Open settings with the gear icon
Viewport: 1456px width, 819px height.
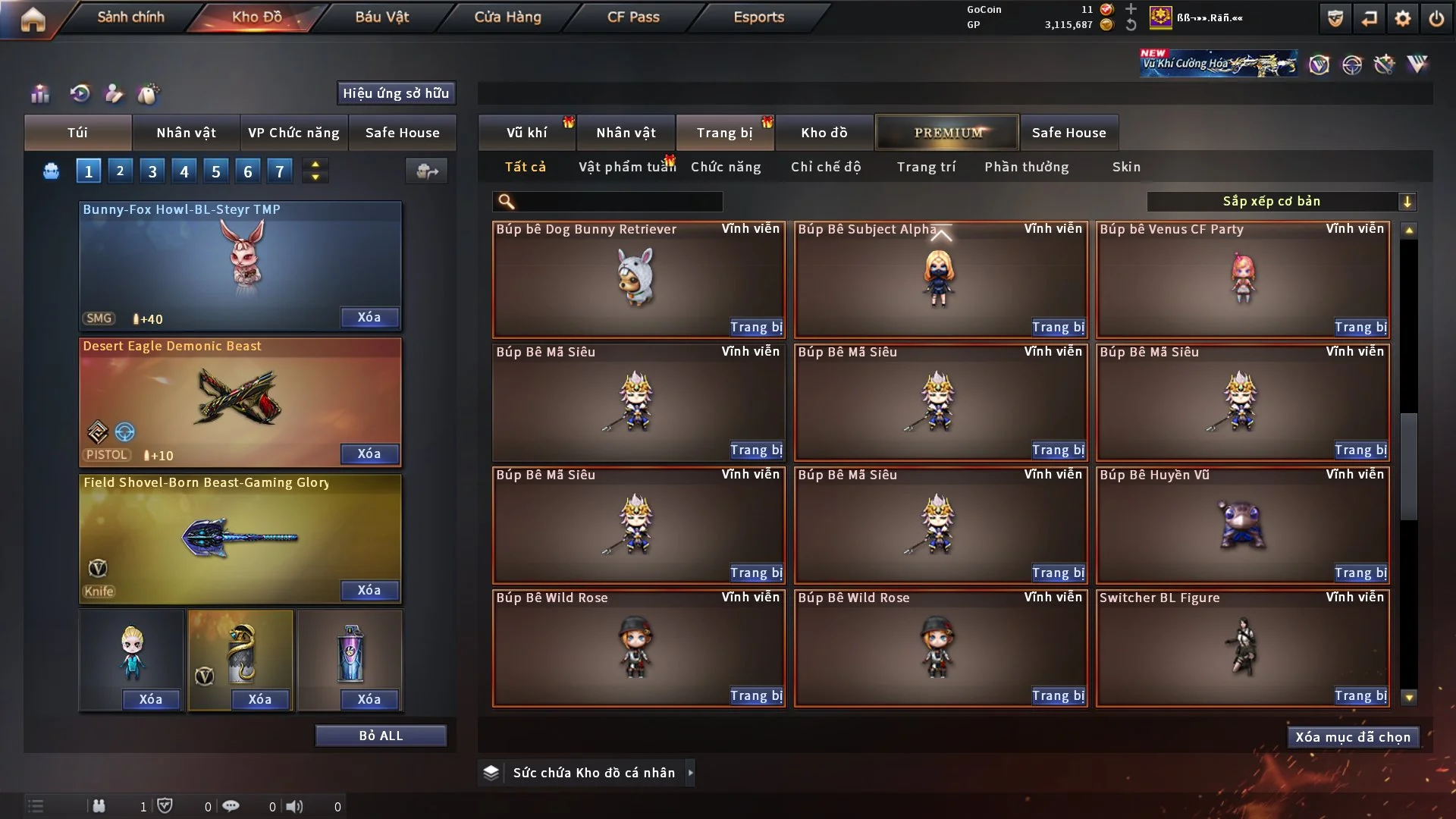pos(1402,19)
